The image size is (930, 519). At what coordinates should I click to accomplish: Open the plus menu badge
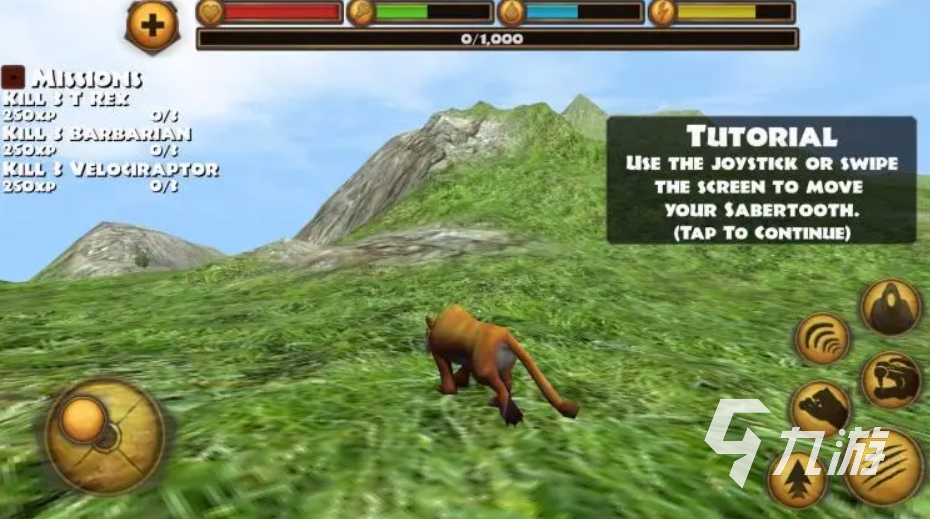pos(152,25)
